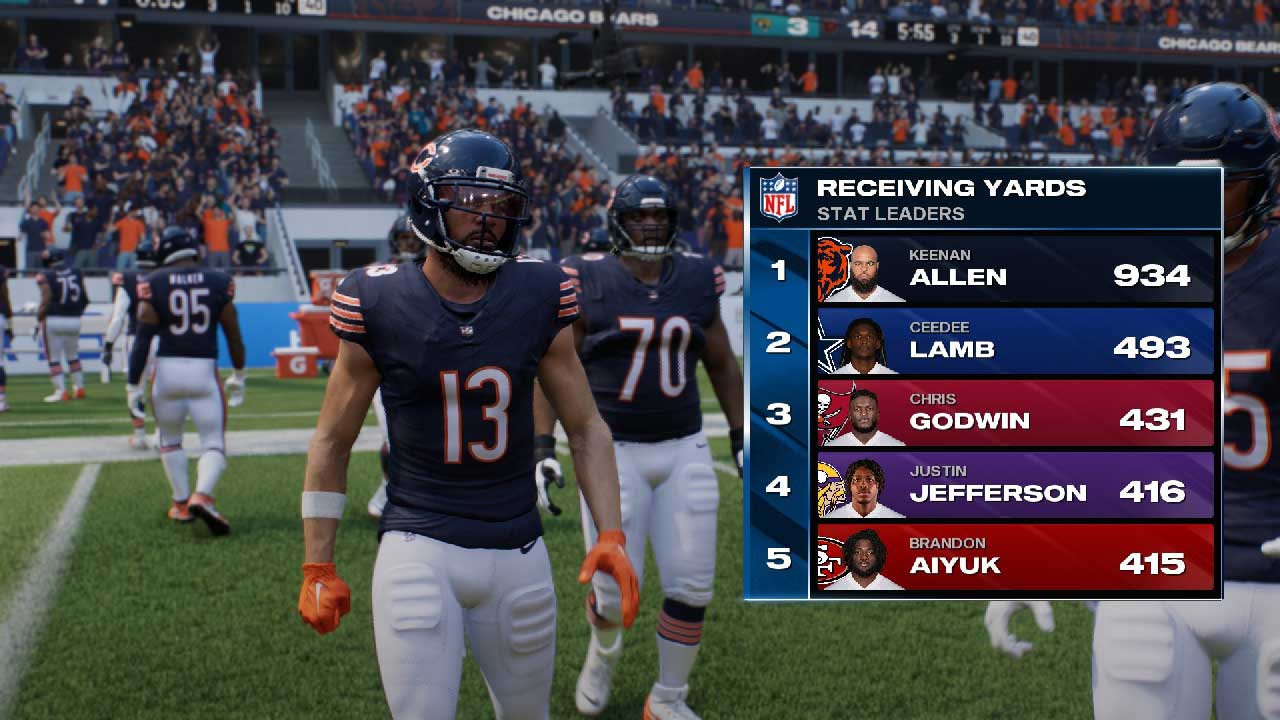The width and height of the screenshot is (1280, 720).
Task: Select Keenan Allen's stat leader row
Action: [1014, 269]
